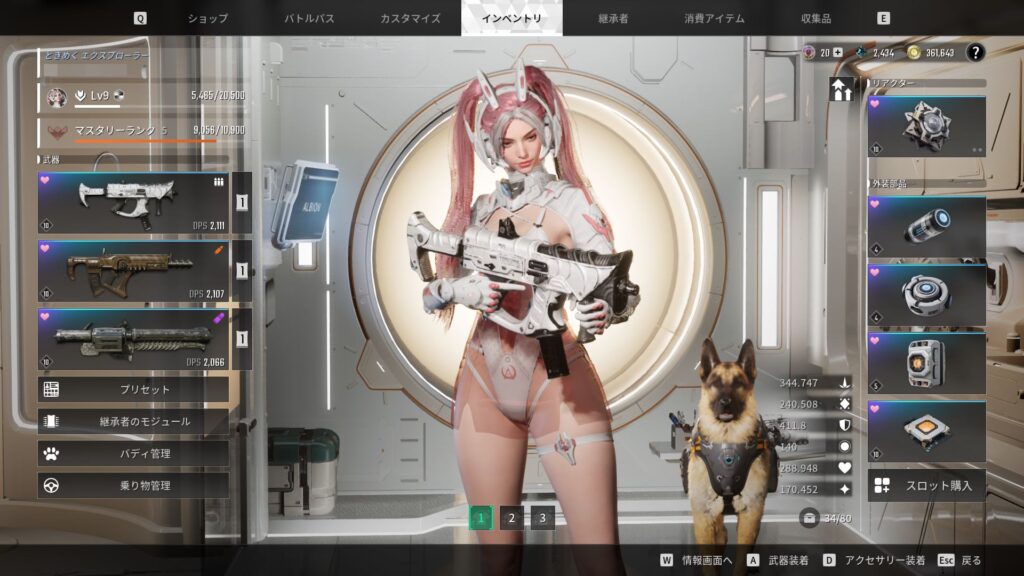This screenshot has height=576, width=1024.
Task: Open the プリセット menu
Action: (x=133, y=389)
